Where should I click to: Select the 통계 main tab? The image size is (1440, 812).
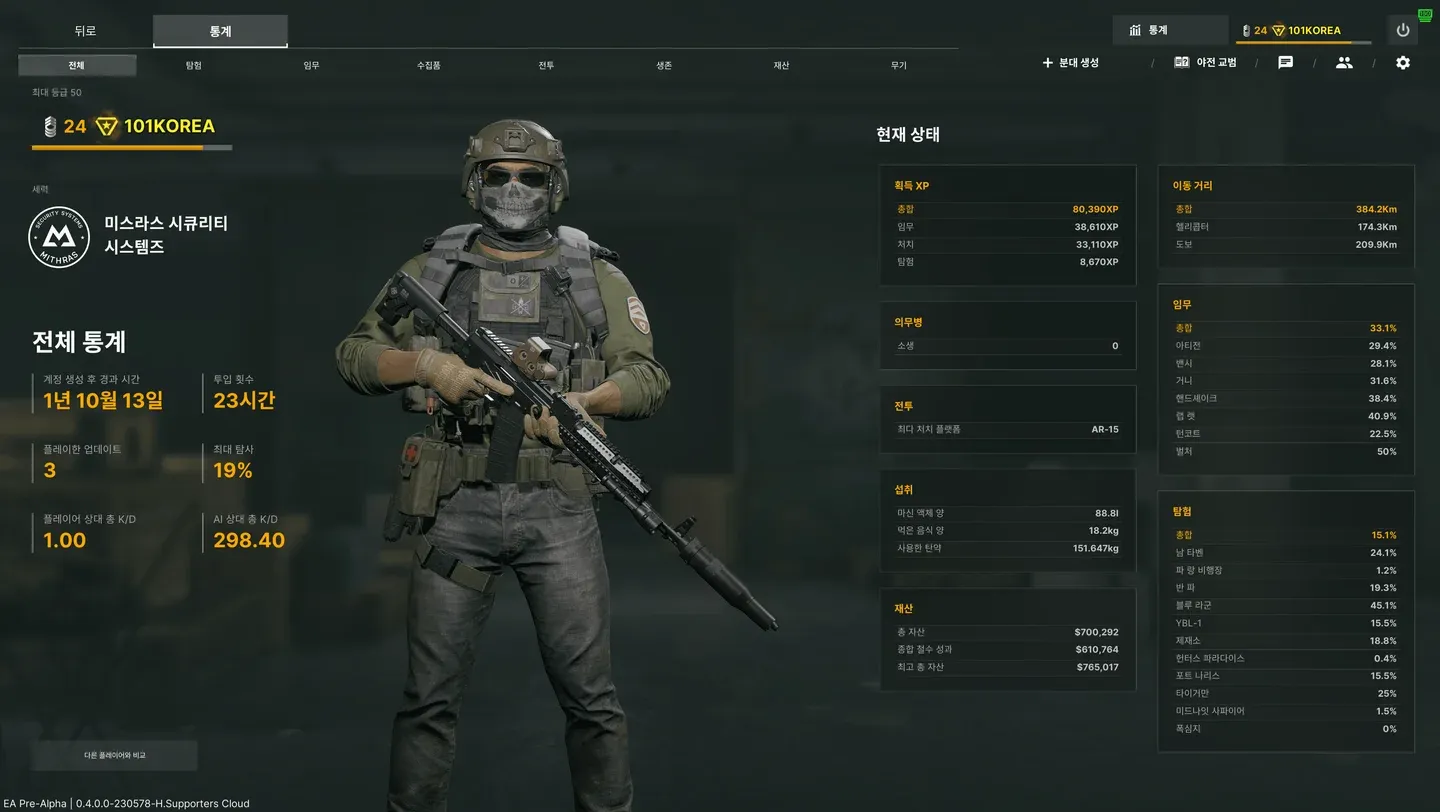point(220,31)
